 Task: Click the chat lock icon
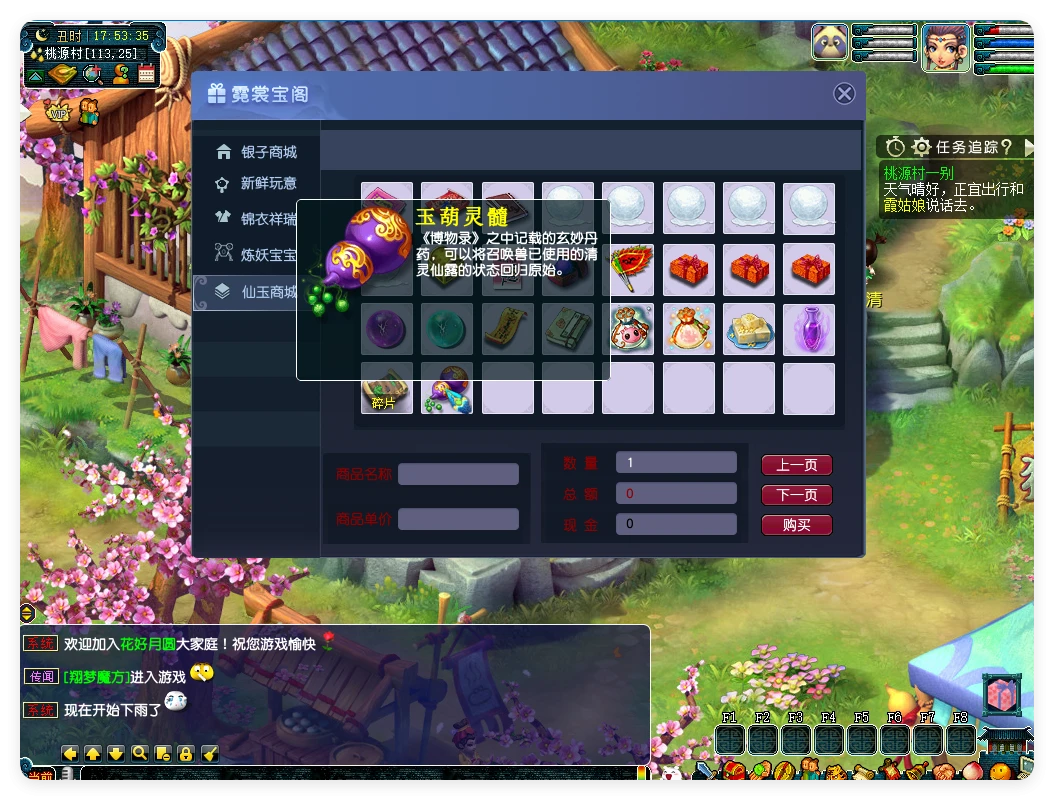pos(186,753)
